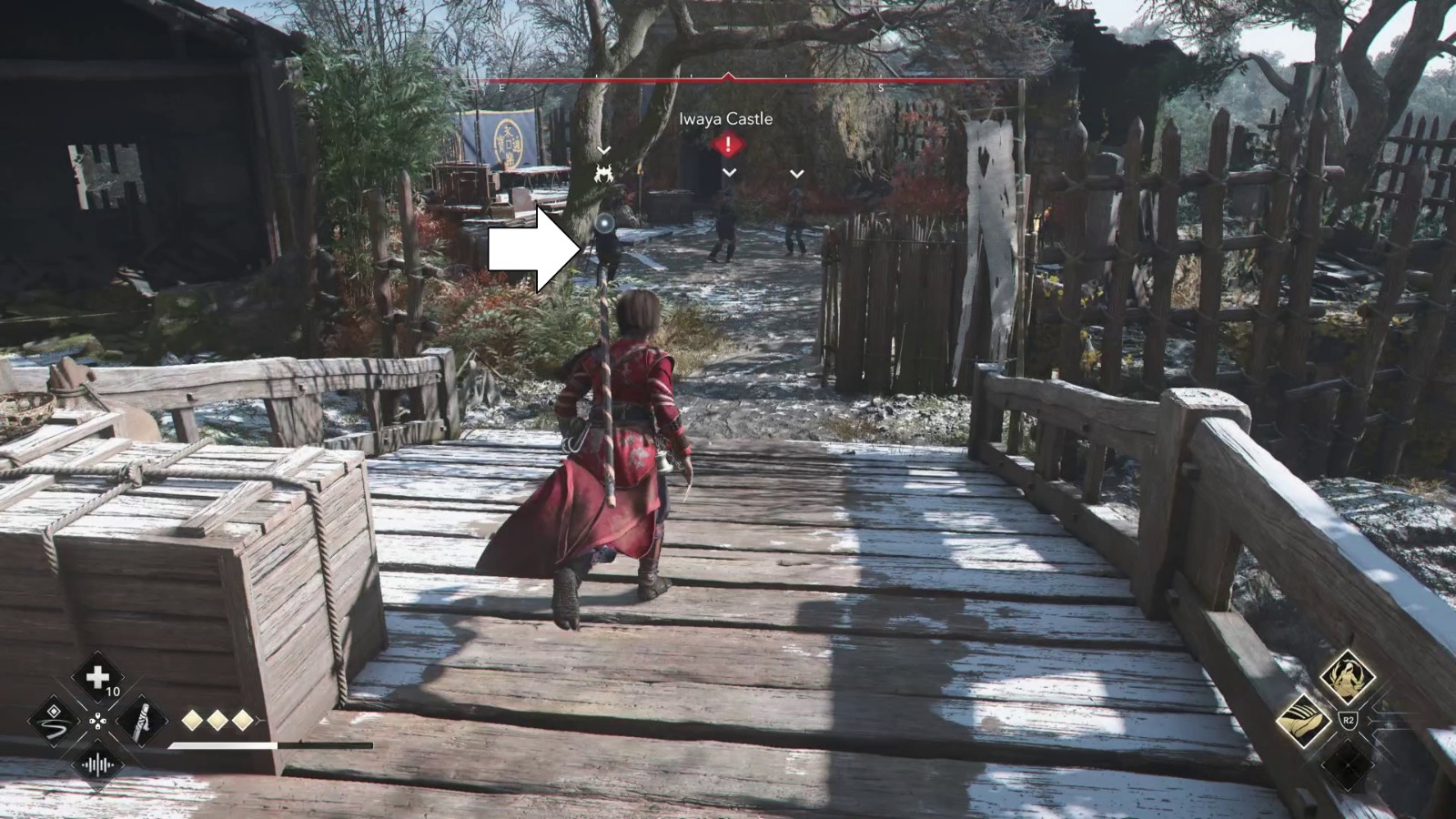Click the sound wave focus icon
This screenshot has height=819, width=1456.
[x=97, y=764]
